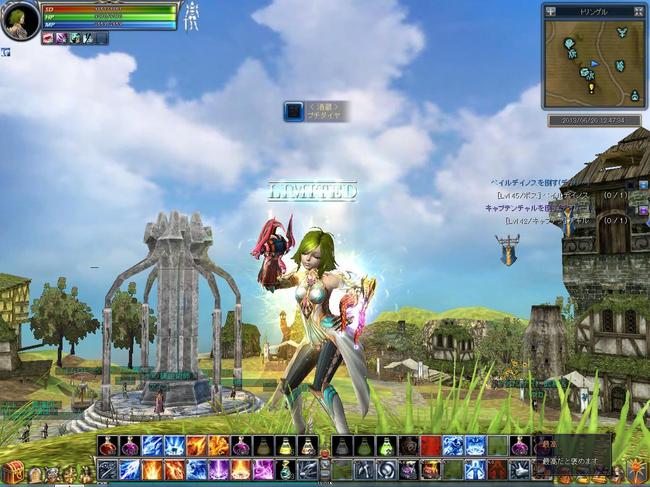Open the treasure chest inventory icon

point(12,471)
